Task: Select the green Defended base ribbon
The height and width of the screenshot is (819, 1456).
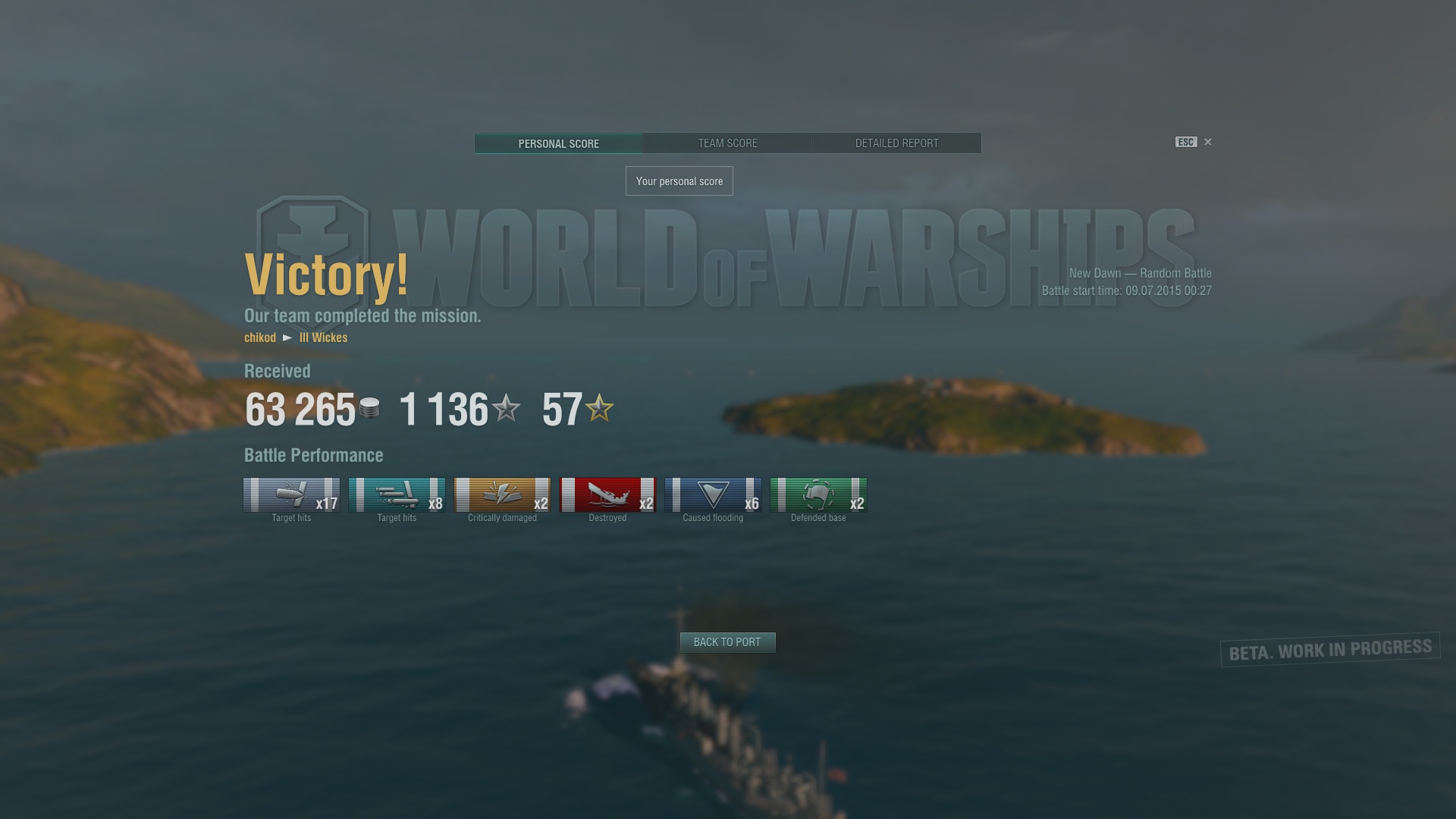Action: [818, 495]
